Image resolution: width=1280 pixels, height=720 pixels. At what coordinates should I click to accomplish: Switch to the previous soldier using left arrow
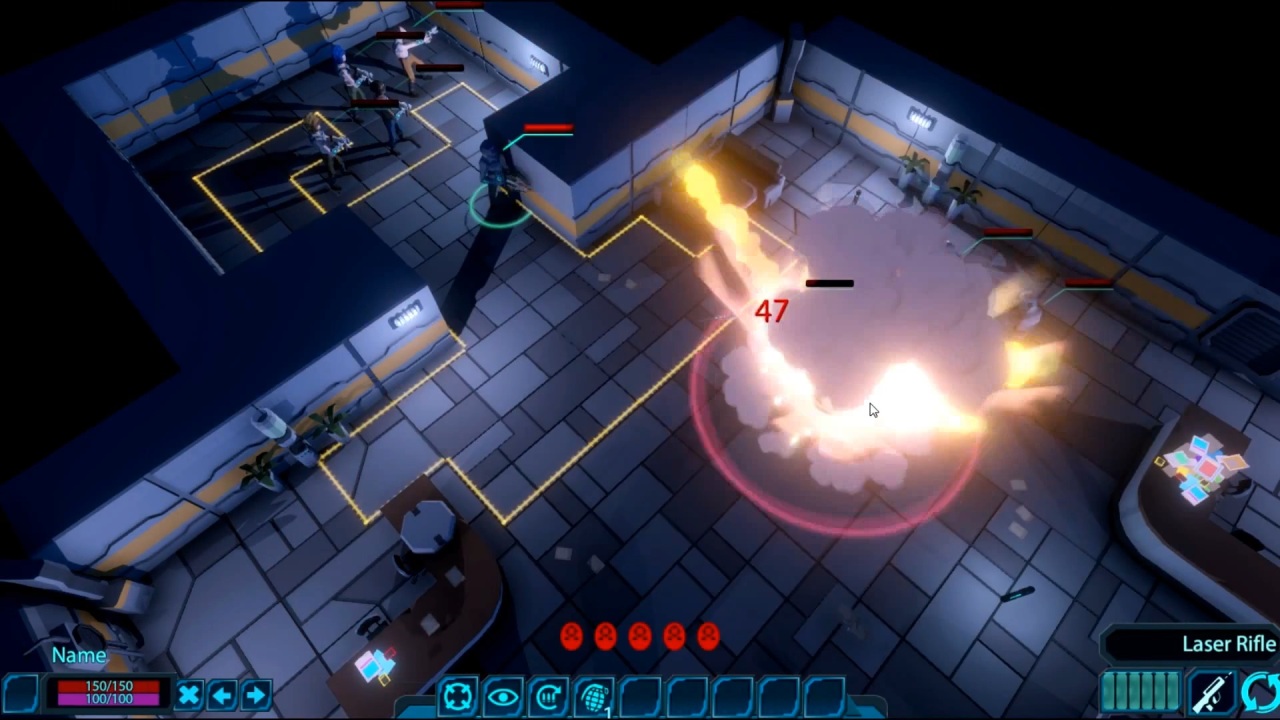coord(221,694)
